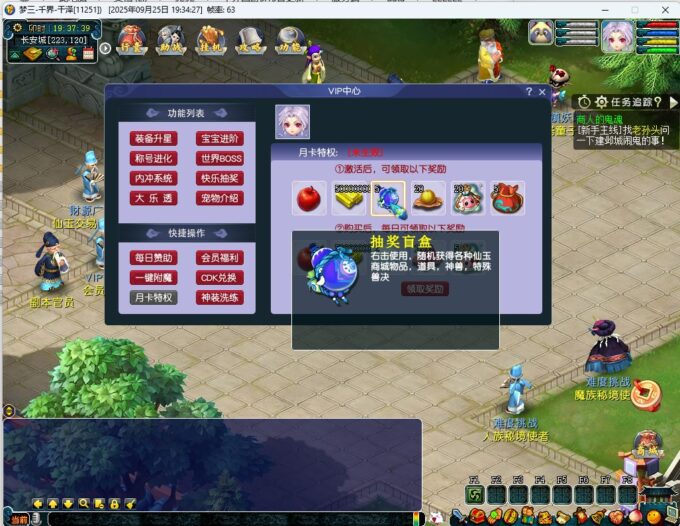This screenshot has width=680, height=526.
Task: Open 装备升星 equipment upgrade
Action: click(x=154, y=139)
